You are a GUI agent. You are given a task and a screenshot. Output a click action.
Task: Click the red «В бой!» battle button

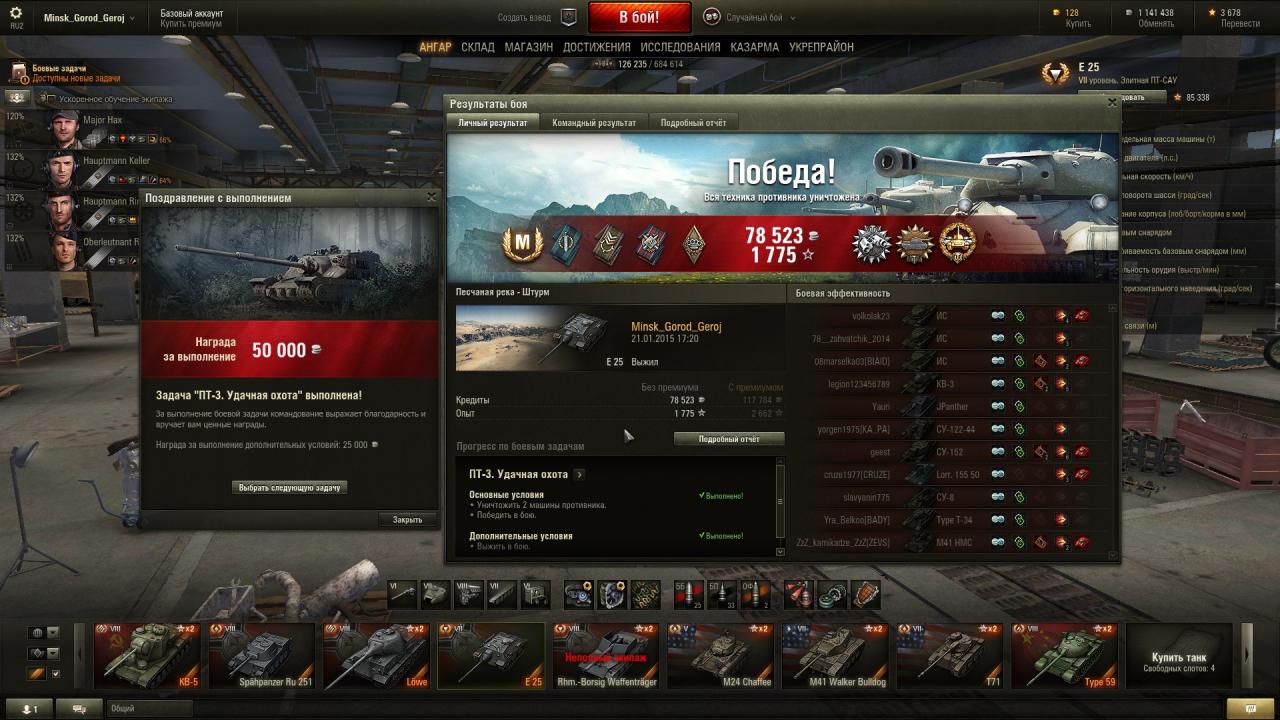coord(639,17)
